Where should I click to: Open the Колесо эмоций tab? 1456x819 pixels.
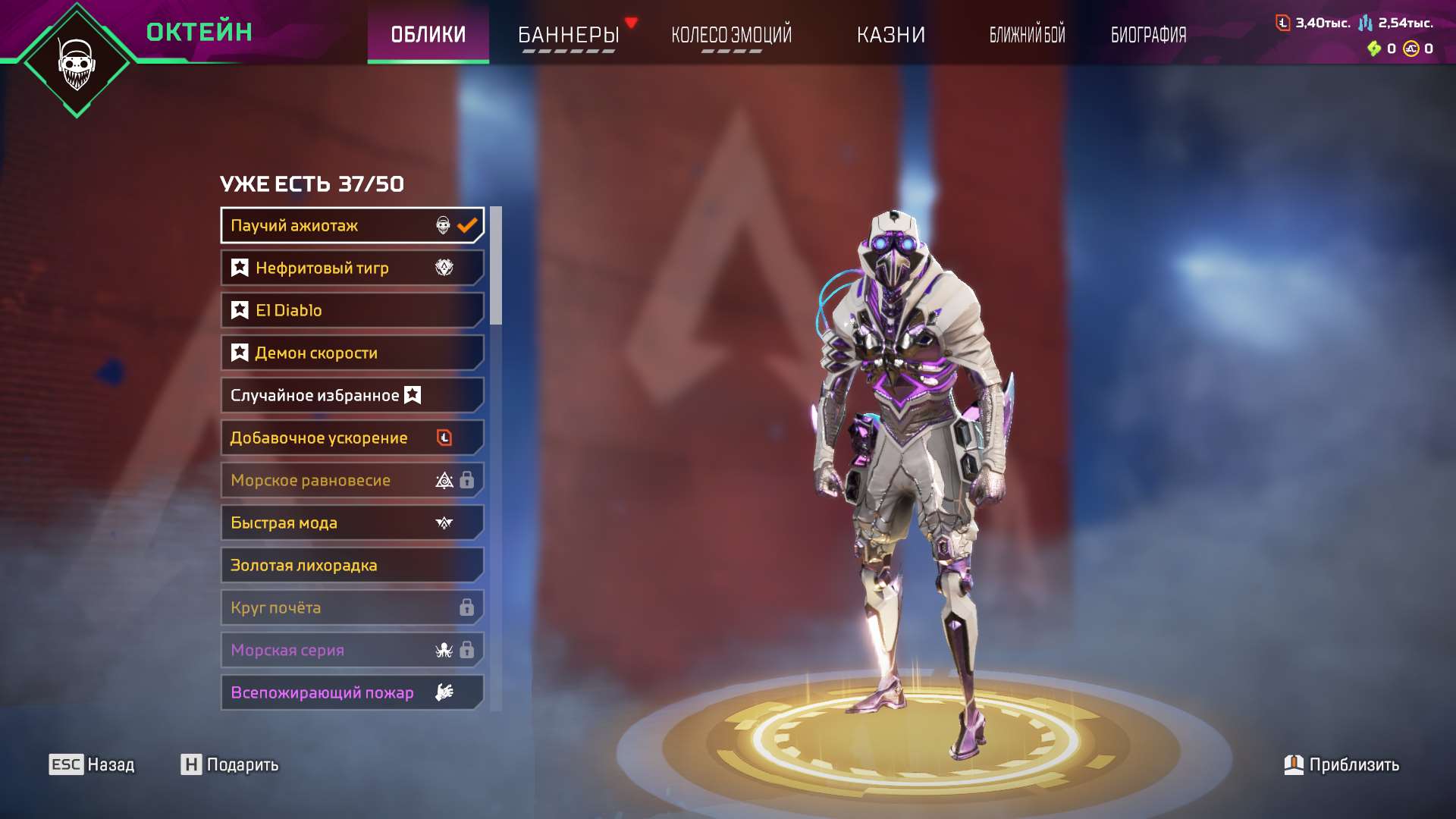coord(730,34)
